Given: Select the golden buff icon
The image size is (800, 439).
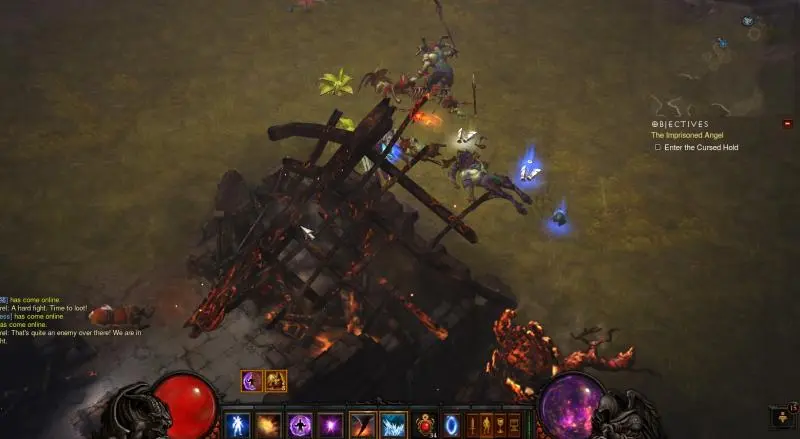Looking at the screenshot, I should pyautogui.click(x=276, y=381).
